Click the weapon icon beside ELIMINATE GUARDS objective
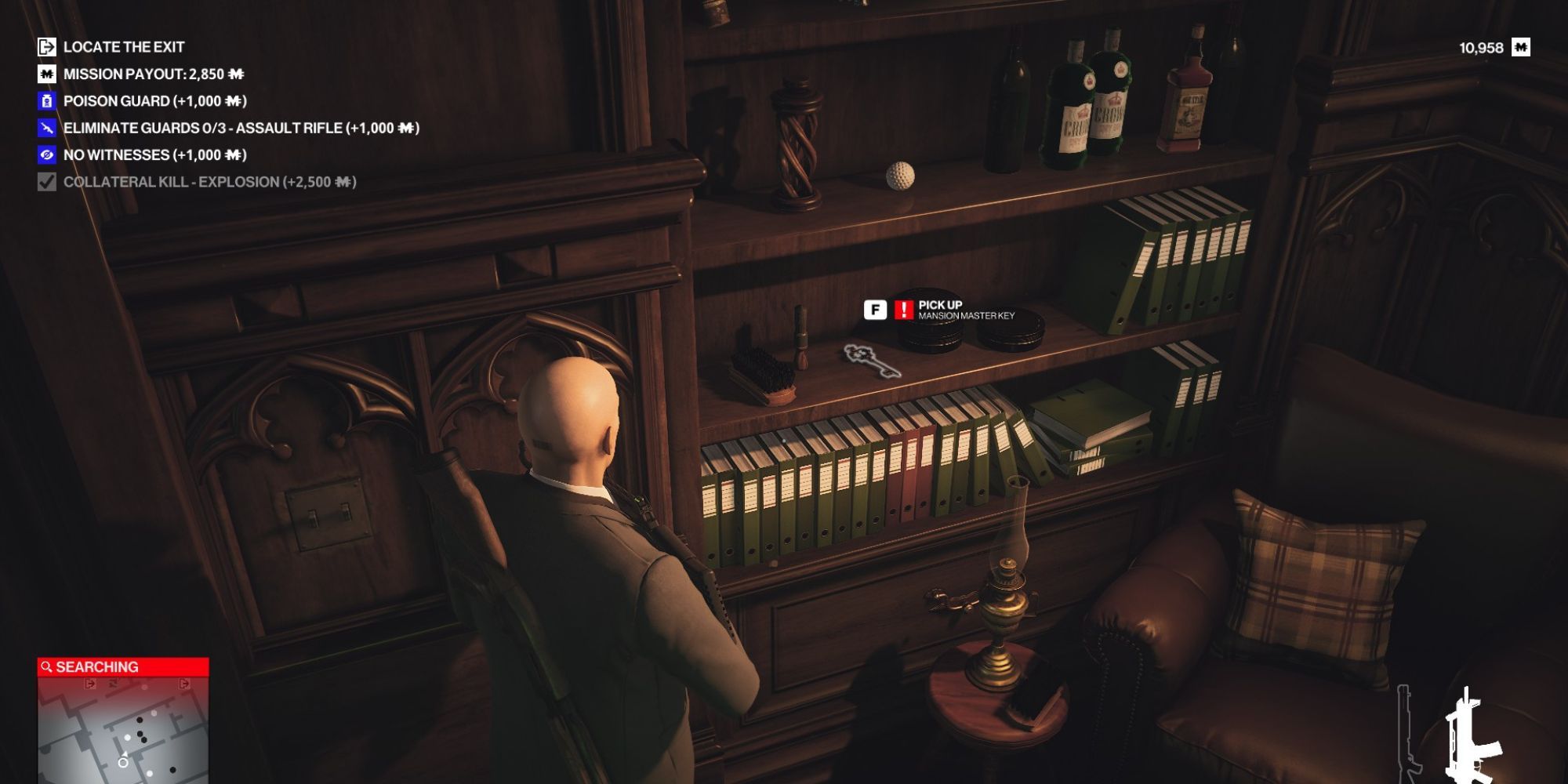Screen dimensions: 1568x784 45,126
